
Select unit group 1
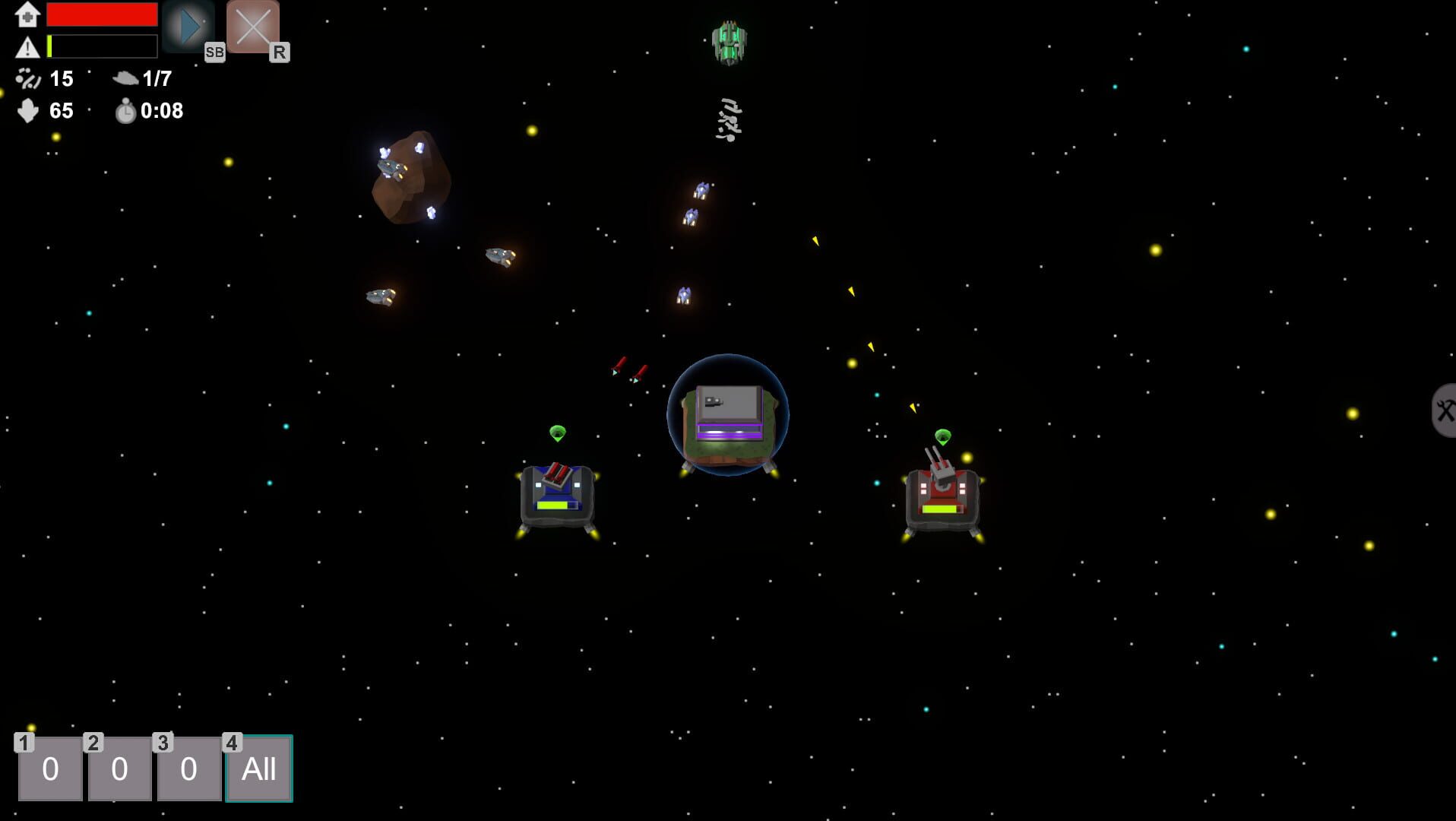click(x=49, y=769)
